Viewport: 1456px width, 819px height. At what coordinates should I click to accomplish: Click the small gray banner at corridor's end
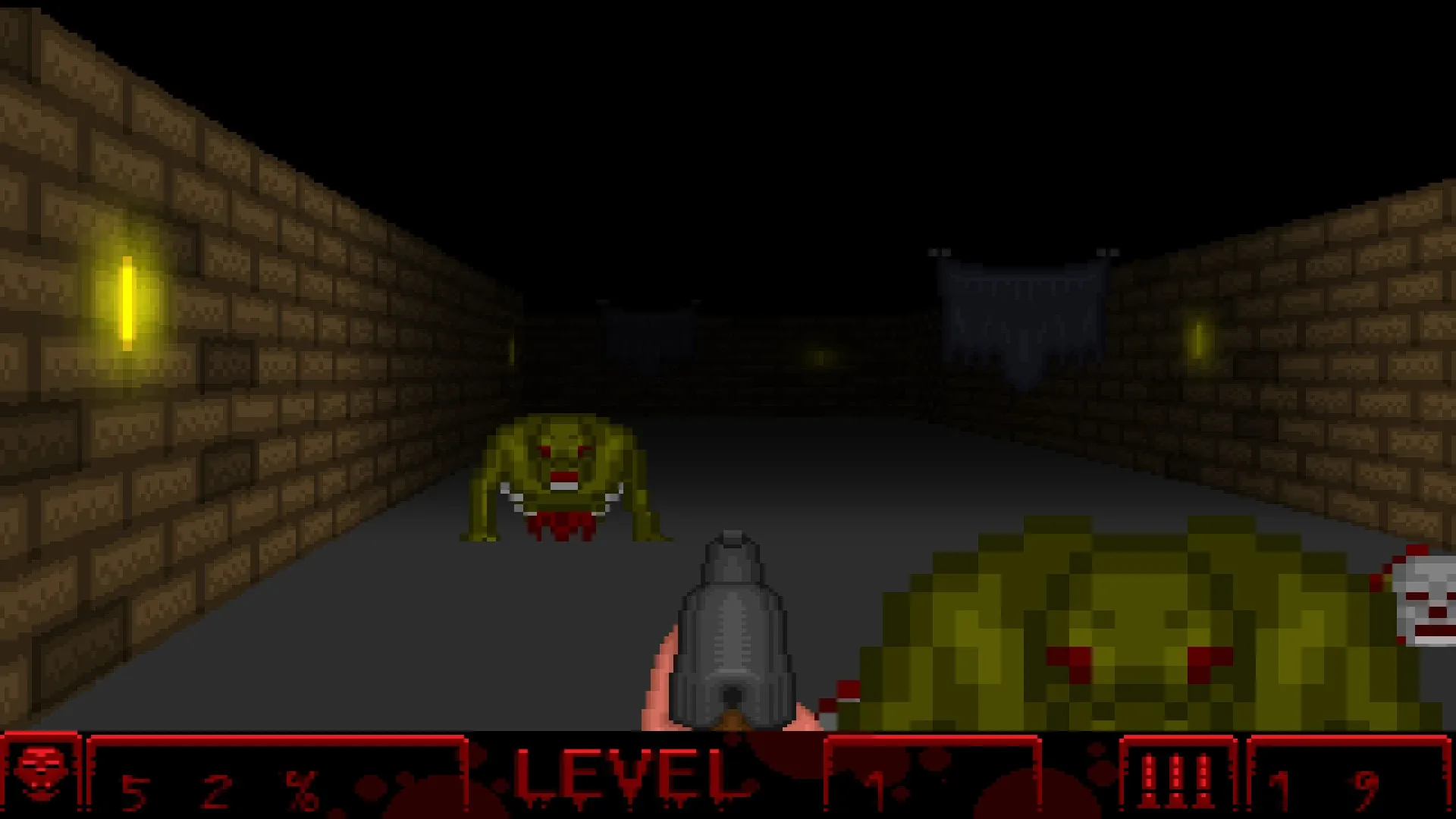click(648, 334)
